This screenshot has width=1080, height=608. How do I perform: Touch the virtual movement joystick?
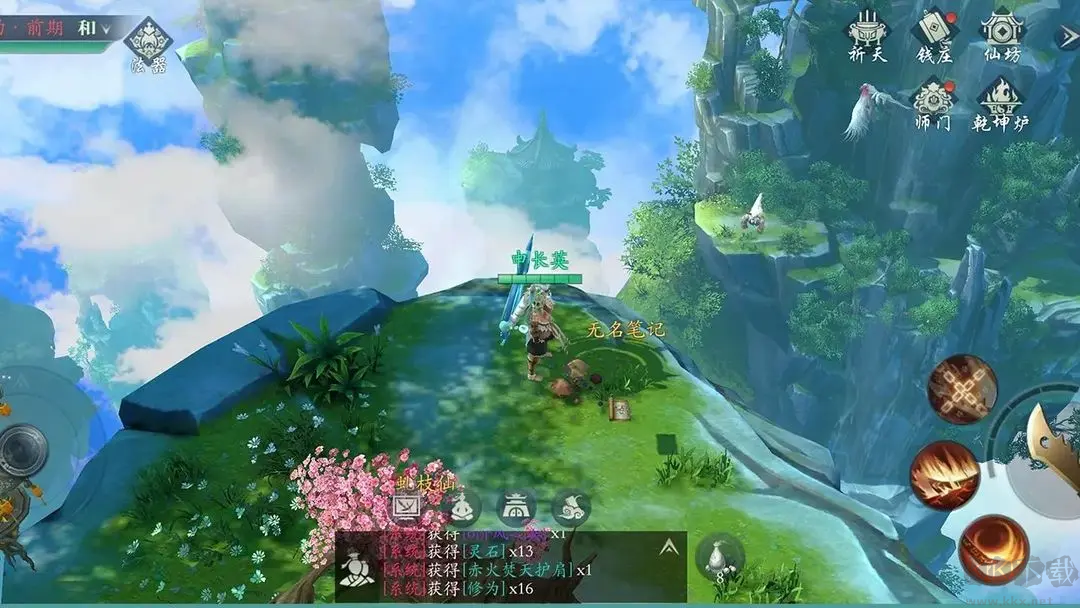20,451
